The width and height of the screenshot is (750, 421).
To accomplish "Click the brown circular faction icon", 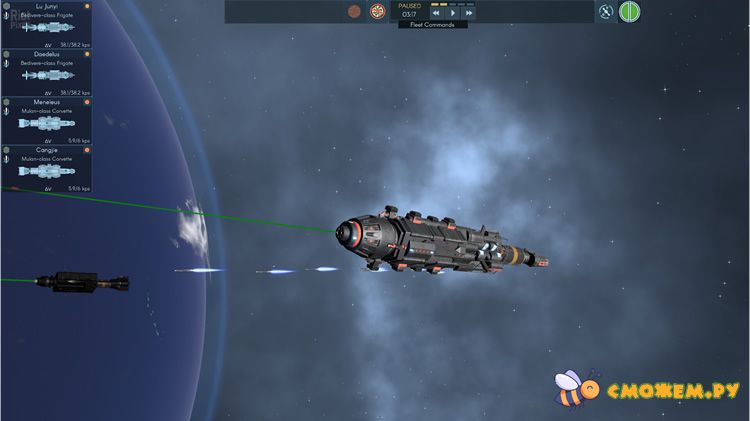I will pyautogui.click(x=354, y=12).
